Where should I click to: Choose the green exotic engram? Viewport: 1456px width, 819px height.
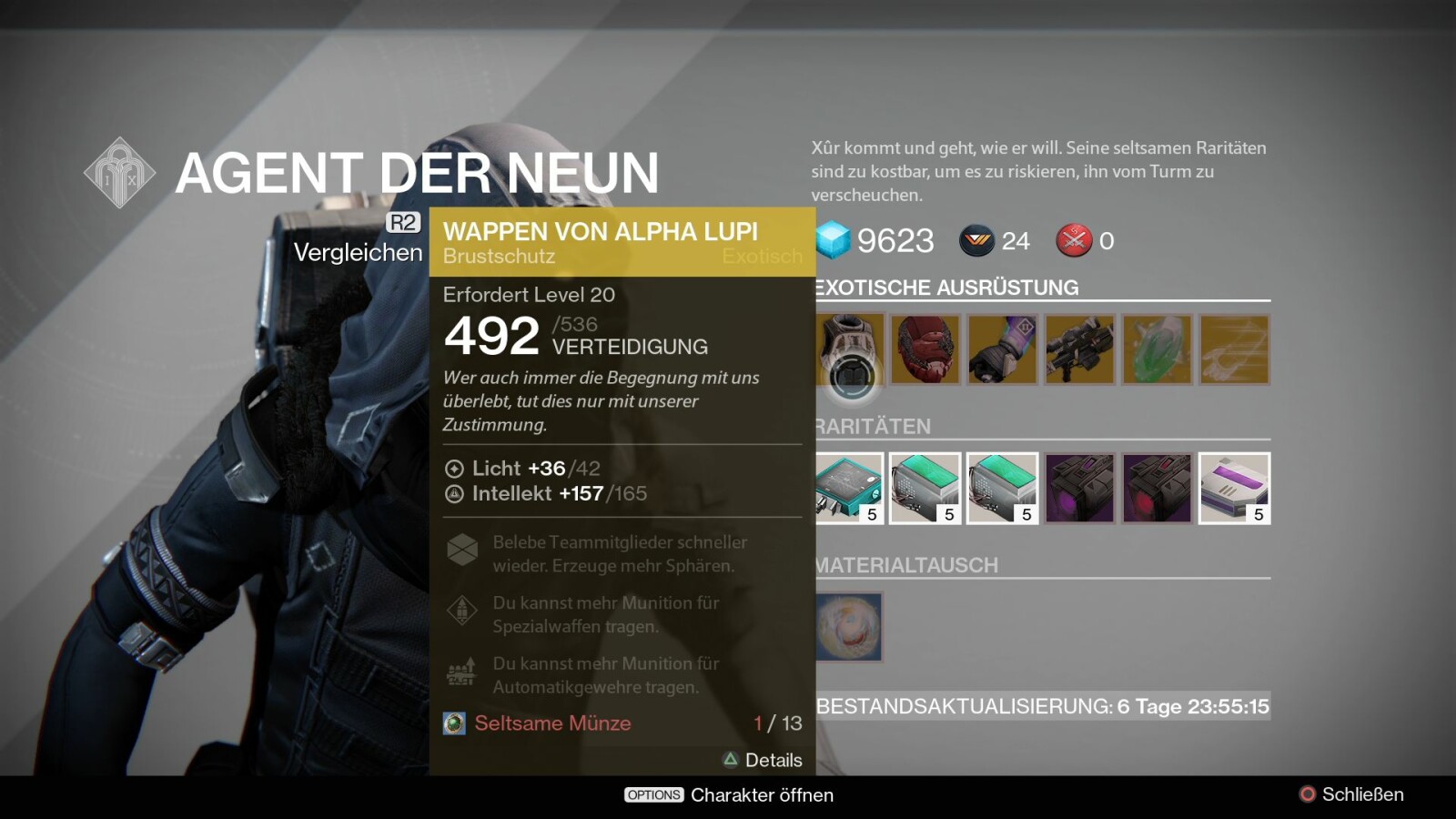1158,349
